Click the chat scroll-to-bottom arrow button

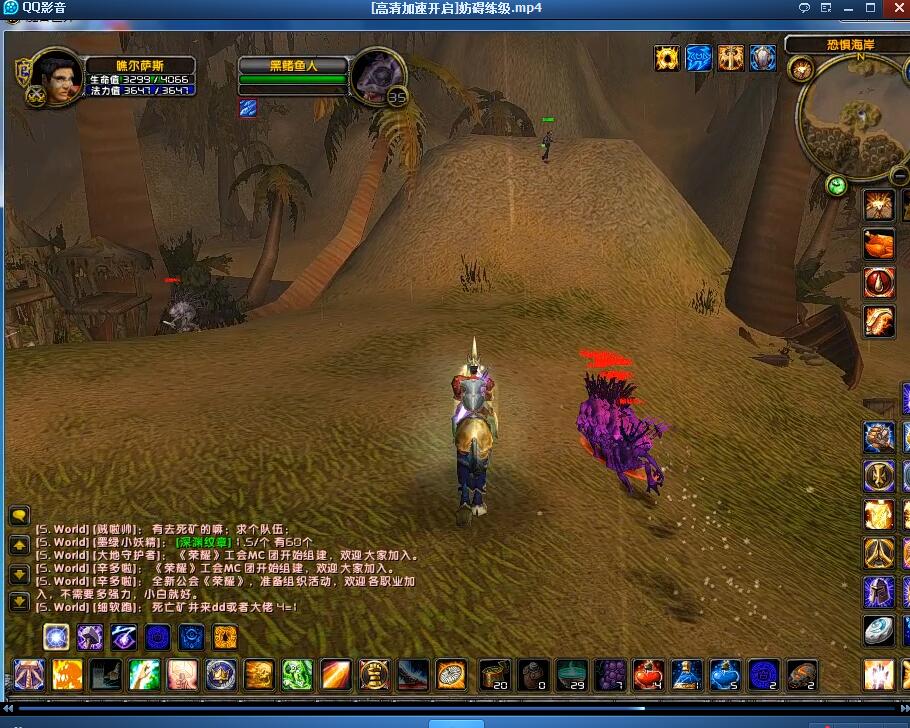[19, 602]
